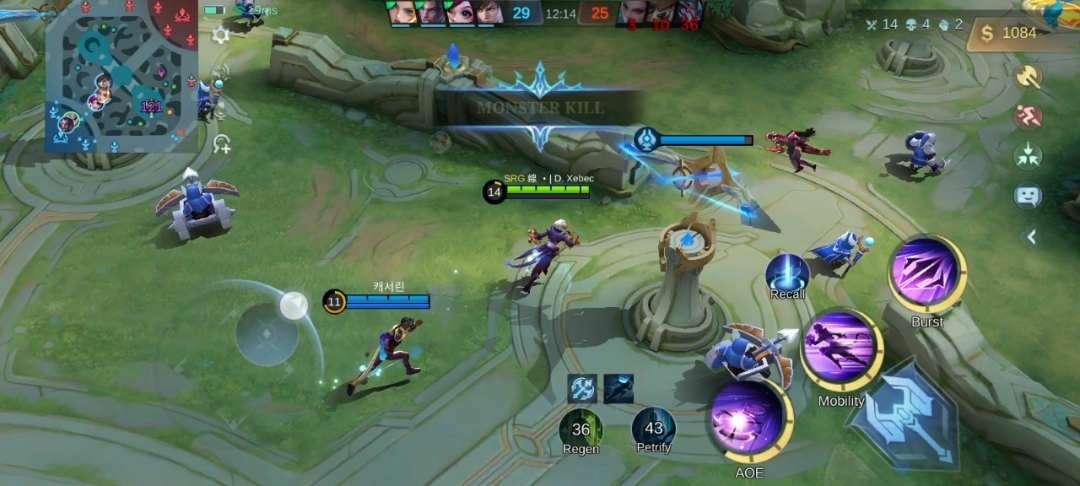This screenshot has height=486, width=1080.
Task: Tap the plus target-lock icon
Action: click(x=221, y=144)
